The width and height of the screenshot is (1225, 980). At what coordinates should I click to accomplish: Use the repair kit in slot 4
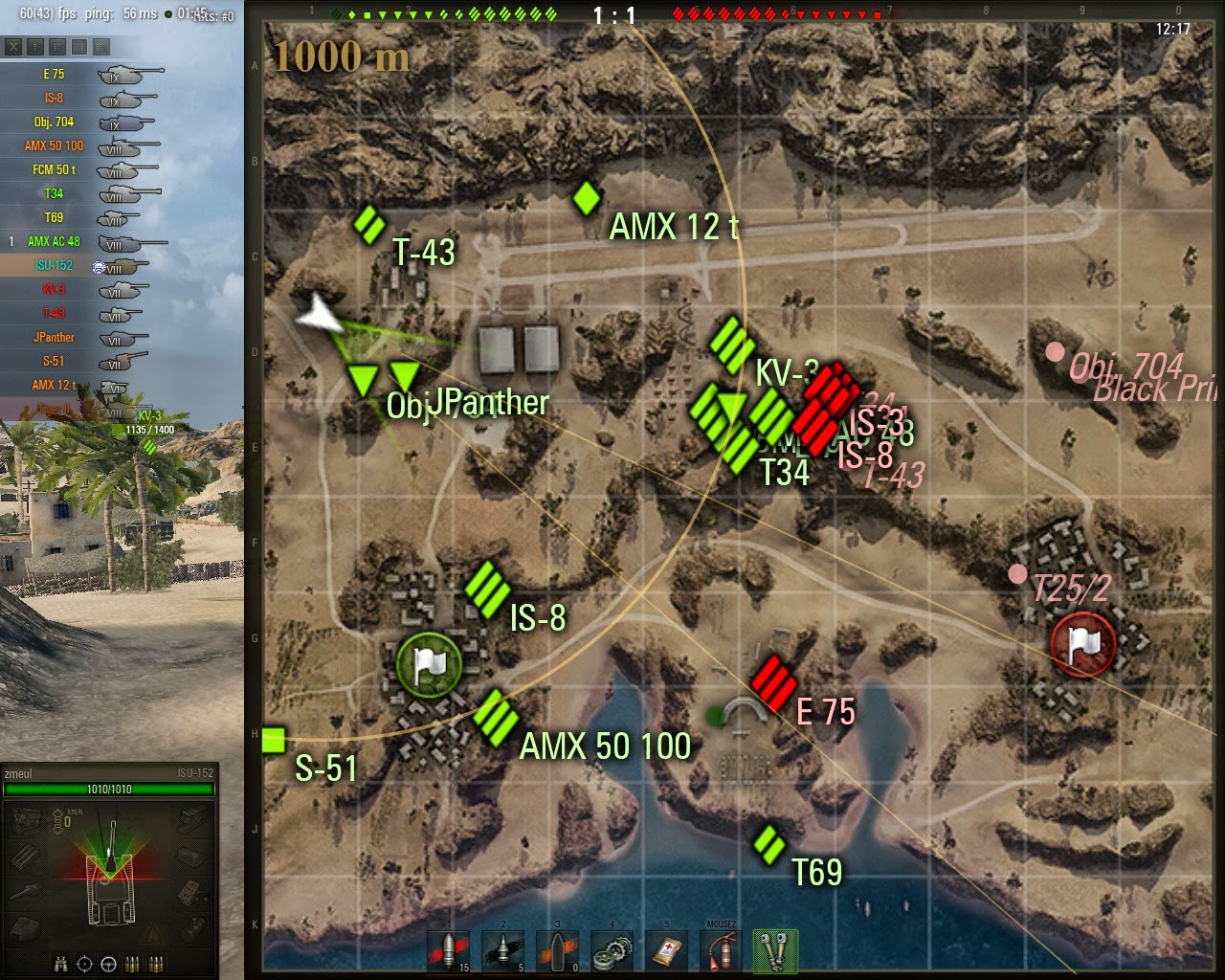click(612, 952)
